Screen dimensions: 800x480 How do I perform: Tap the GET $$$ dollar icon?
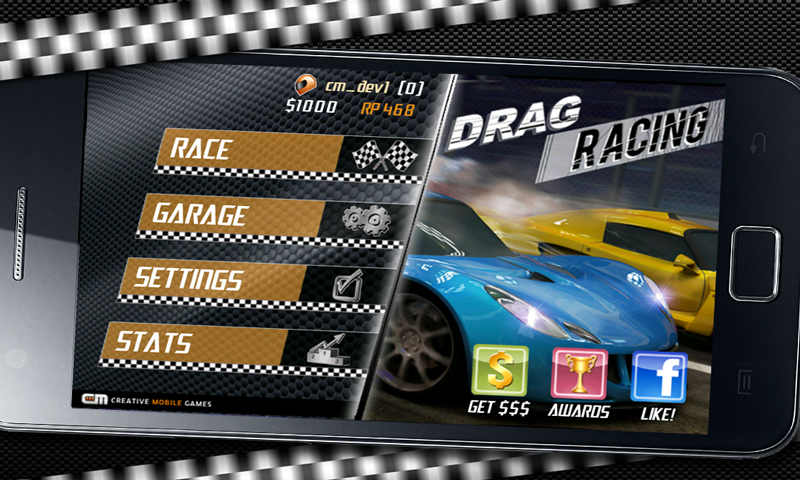coord(499,372)
